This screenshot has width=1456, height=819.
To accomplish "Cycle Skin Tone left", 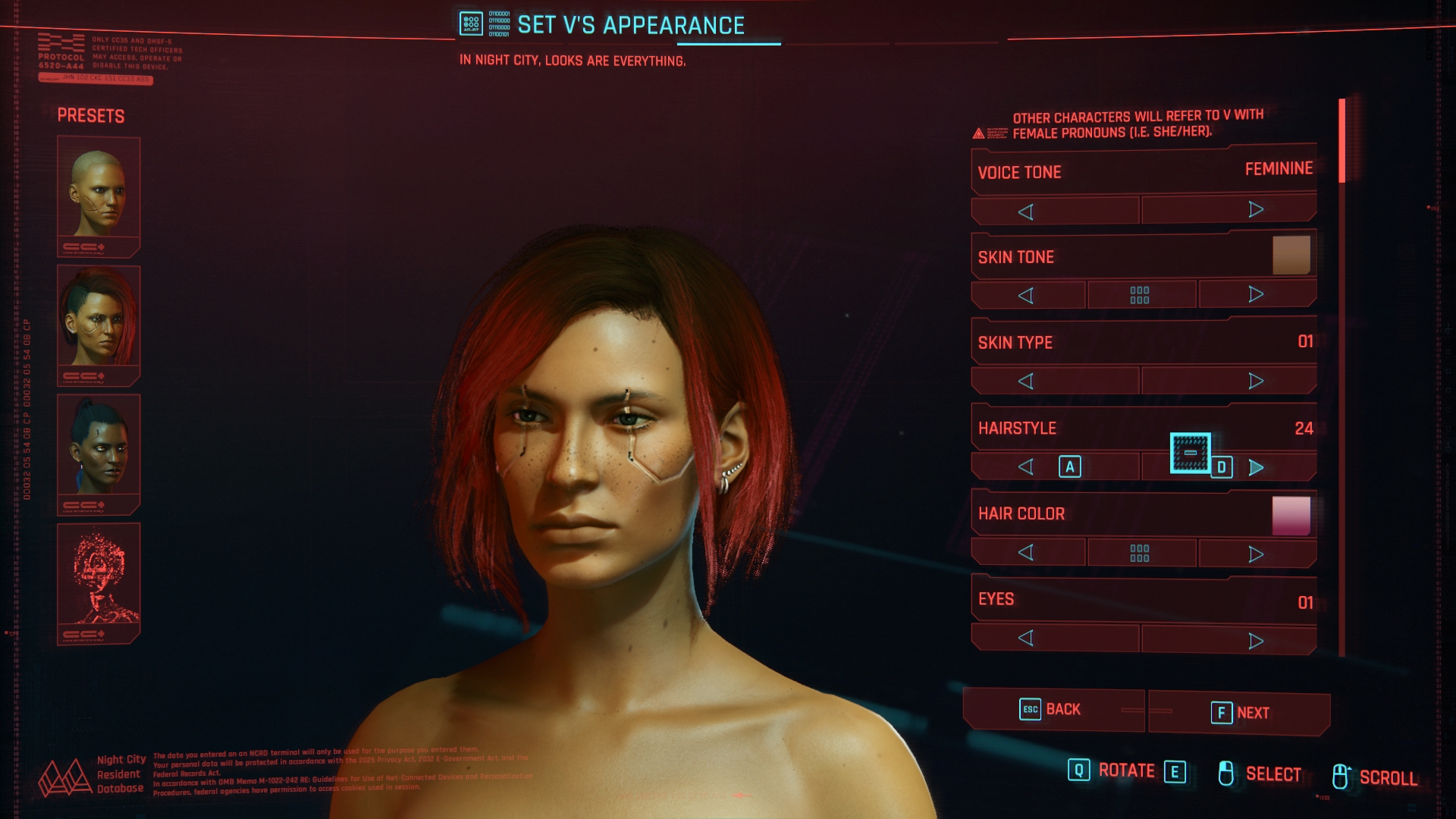I will click(1026, 295).
